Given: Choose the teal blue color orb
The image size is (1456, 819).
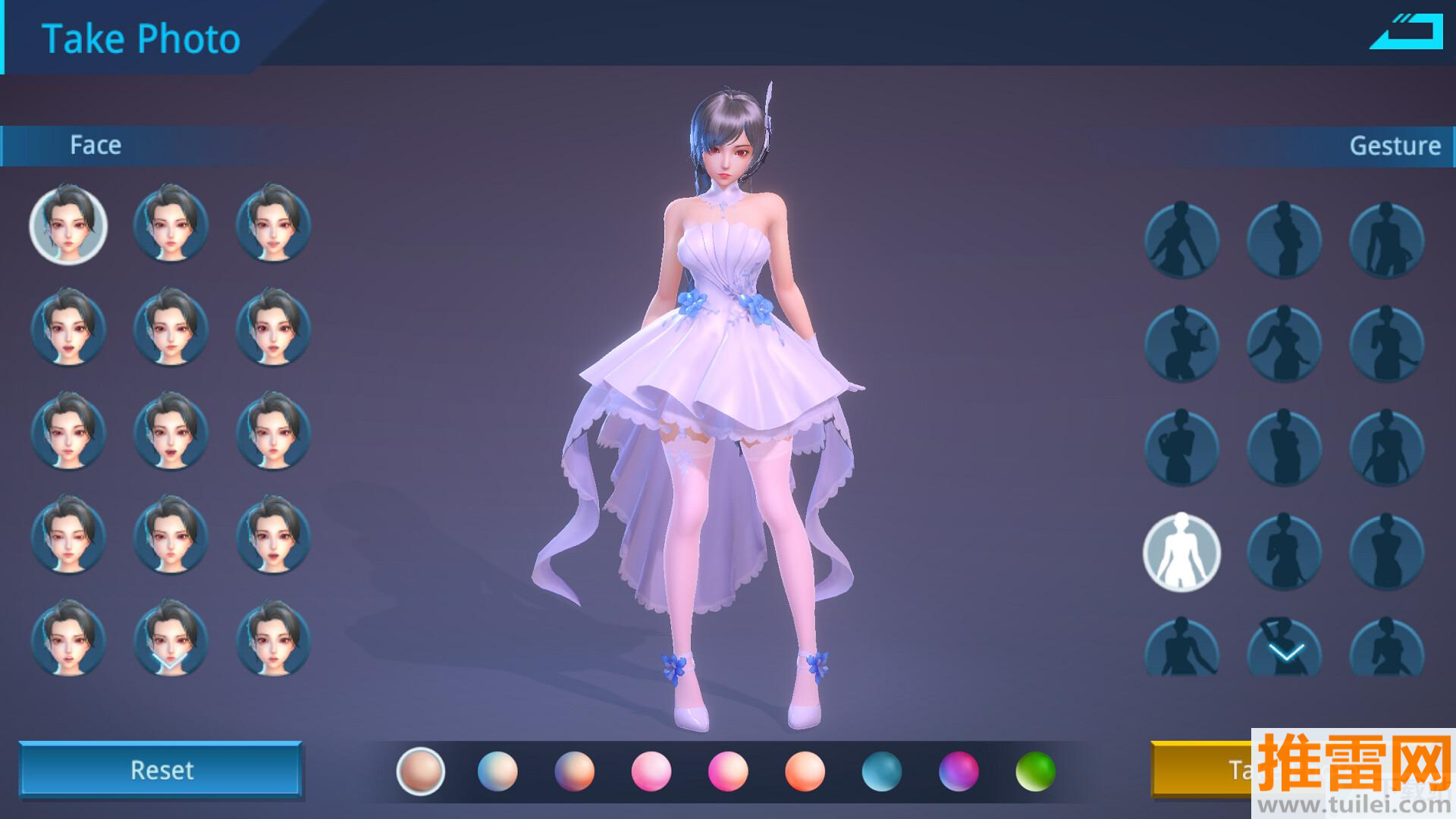Looking at the screenshot, I should click(x=881, y=771).
